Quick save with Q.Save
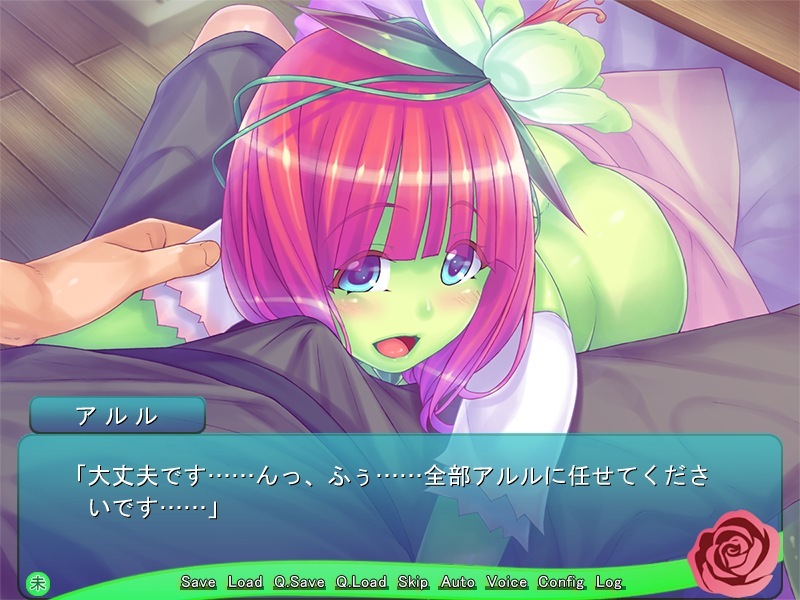This screenshot has height=600, width=800. click(299, 582)
